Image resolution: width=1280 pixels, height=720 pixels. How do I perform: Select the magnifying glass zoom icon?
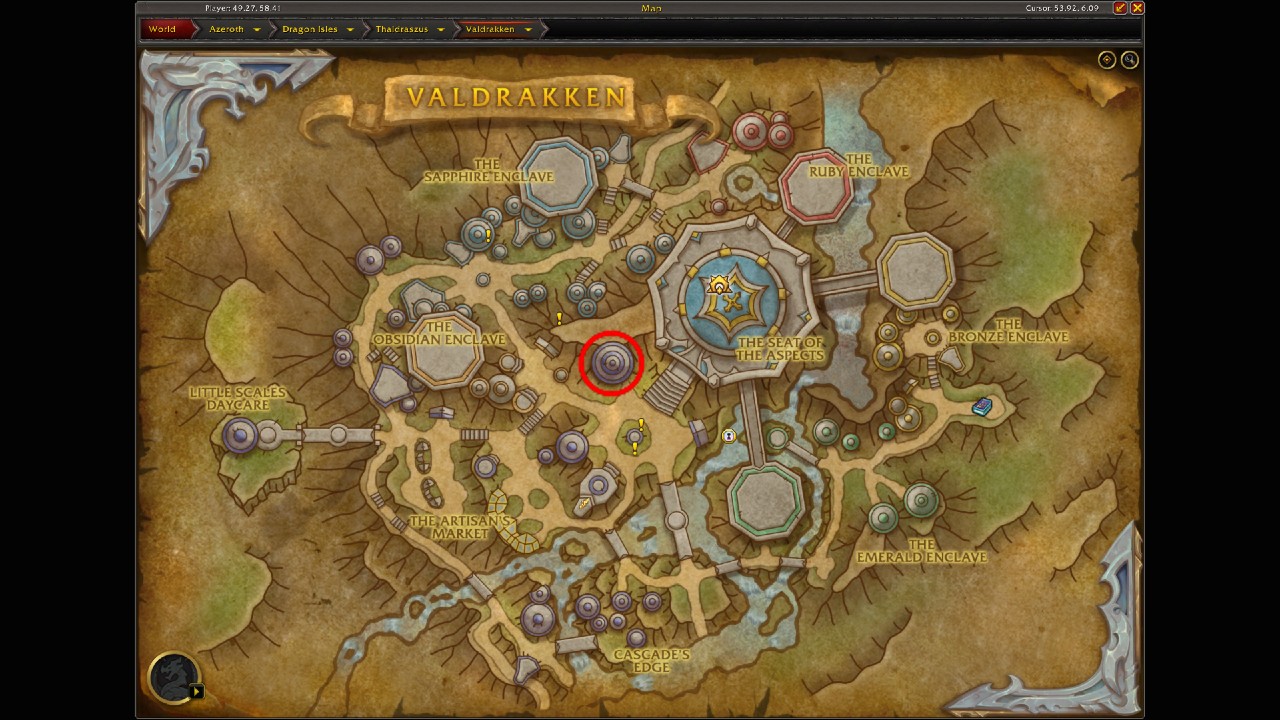click(x=1130, y=60)
